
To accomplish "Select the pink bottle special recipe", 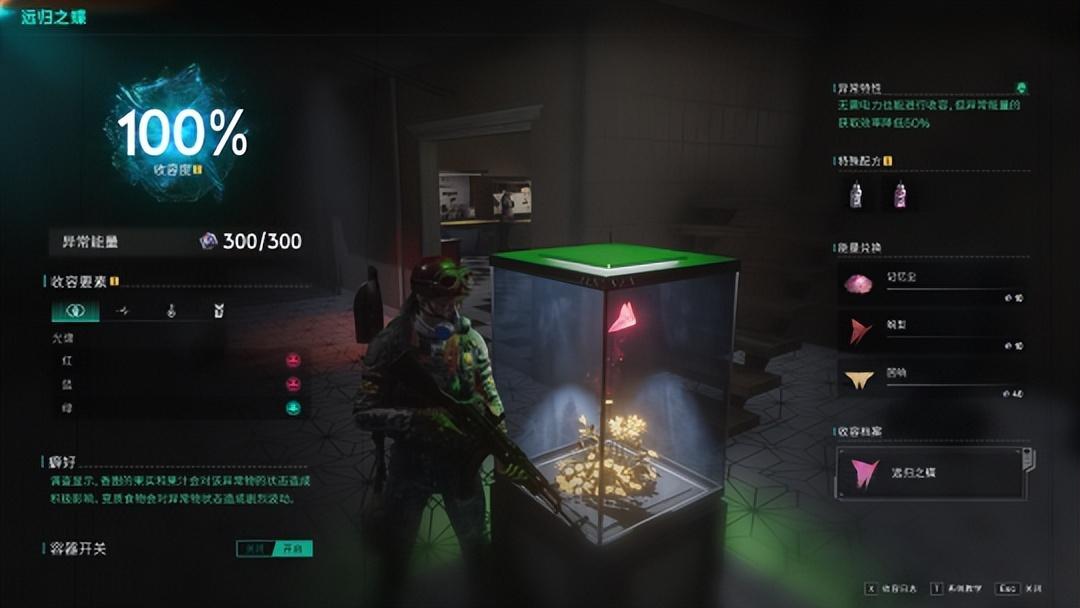I will [899, 195].
